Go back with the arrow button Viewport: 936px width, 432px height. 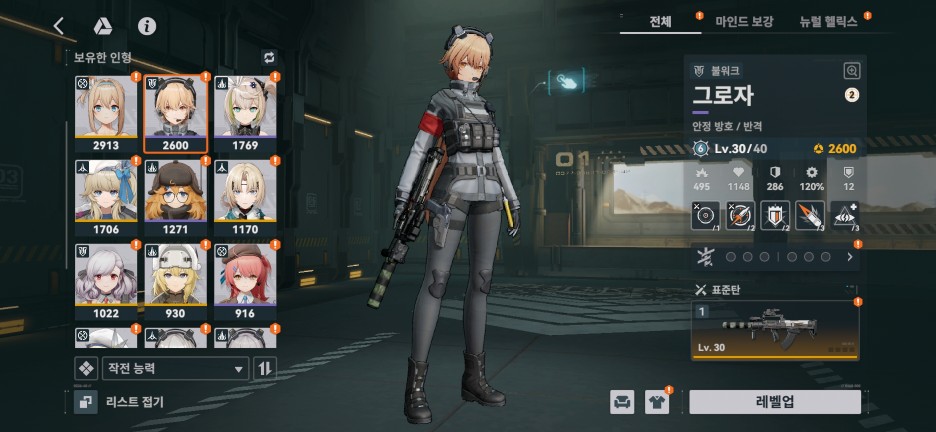click(x=59, y=26)
